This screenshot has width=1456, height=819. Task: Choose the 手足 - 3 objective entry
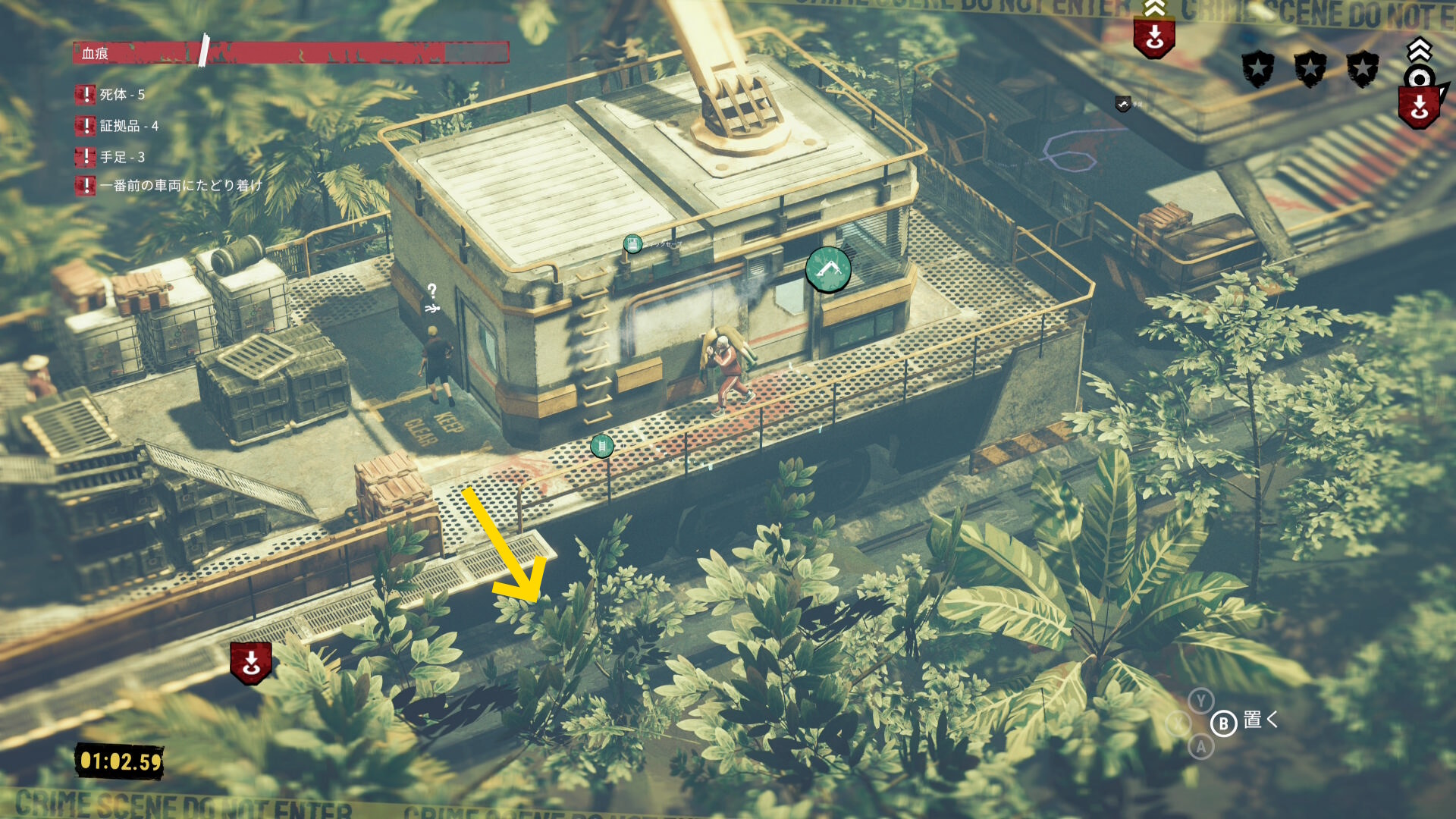coord(121,157)
